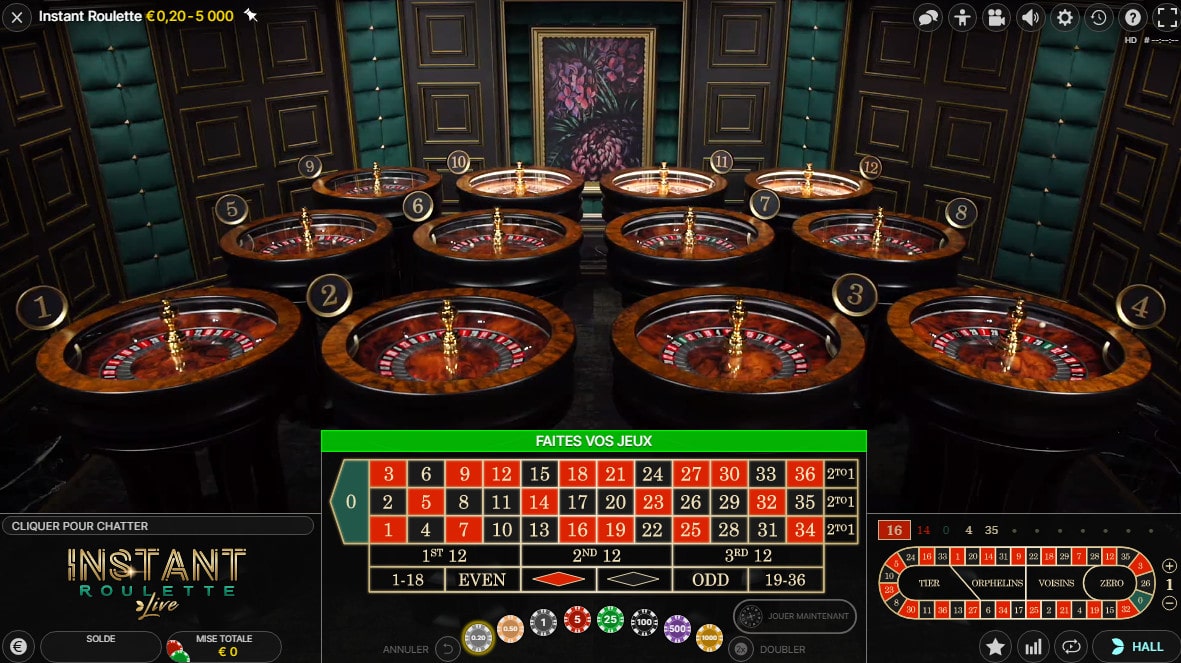Click the Jouer Maintenant button
Viewport: 1181px width, 663px height.
795,616
